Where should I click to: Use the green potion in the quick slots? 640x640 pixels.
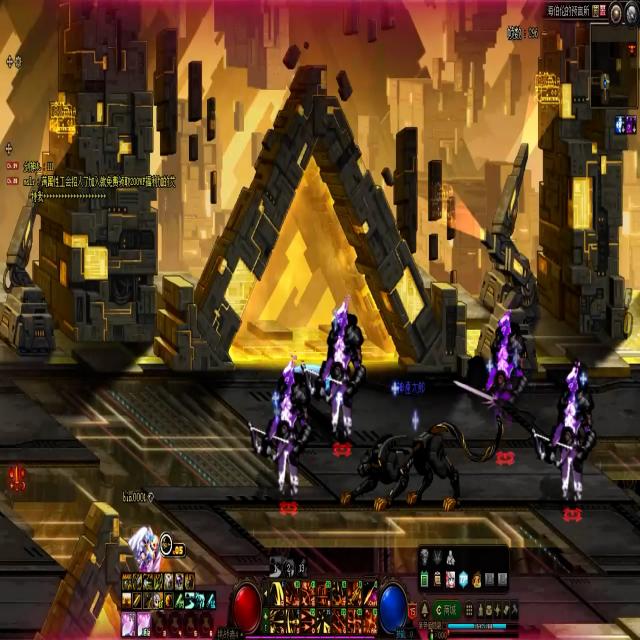pos(425,580)
